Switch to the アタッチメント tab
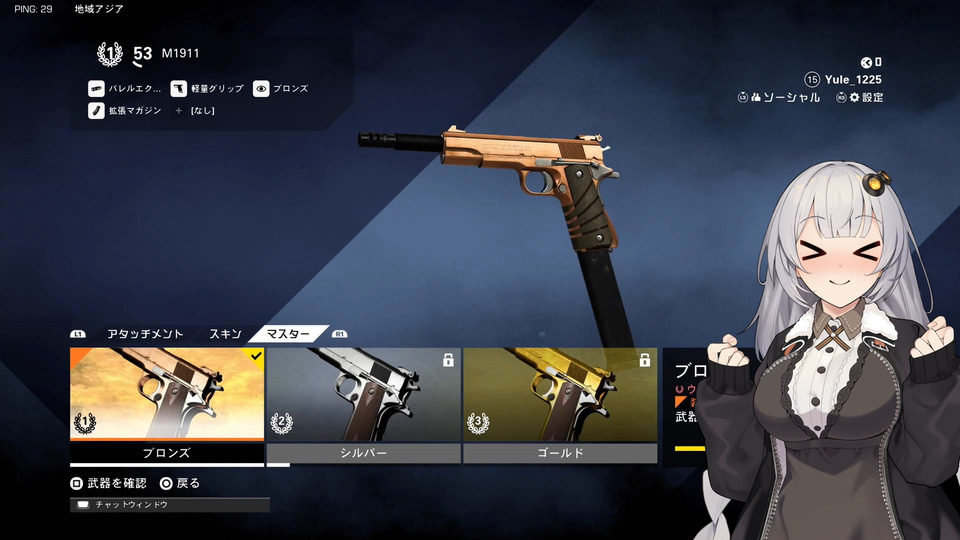 (145, 334)
